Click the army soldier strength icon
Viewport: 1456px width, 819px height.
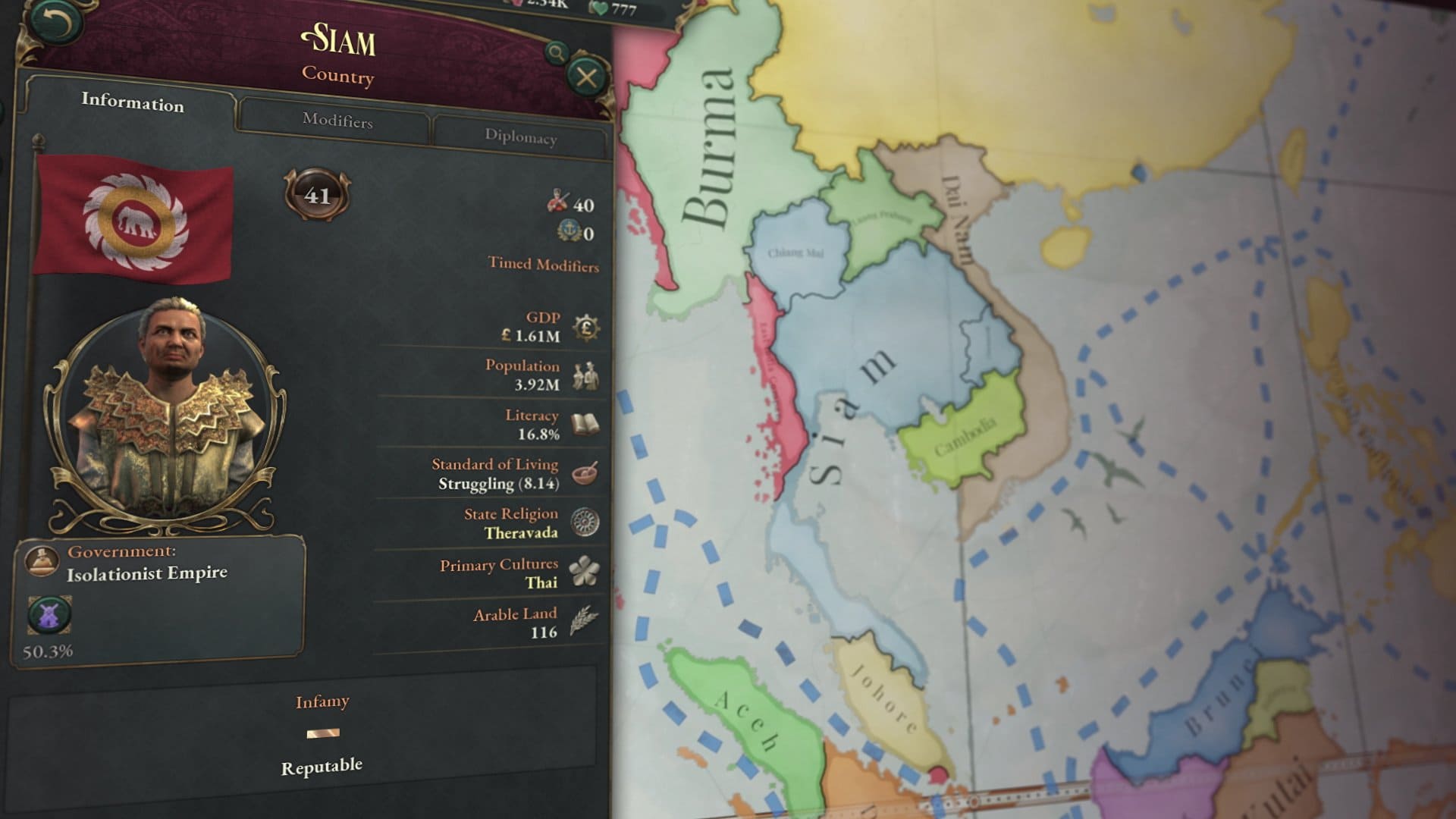click(x=557, y=201)
